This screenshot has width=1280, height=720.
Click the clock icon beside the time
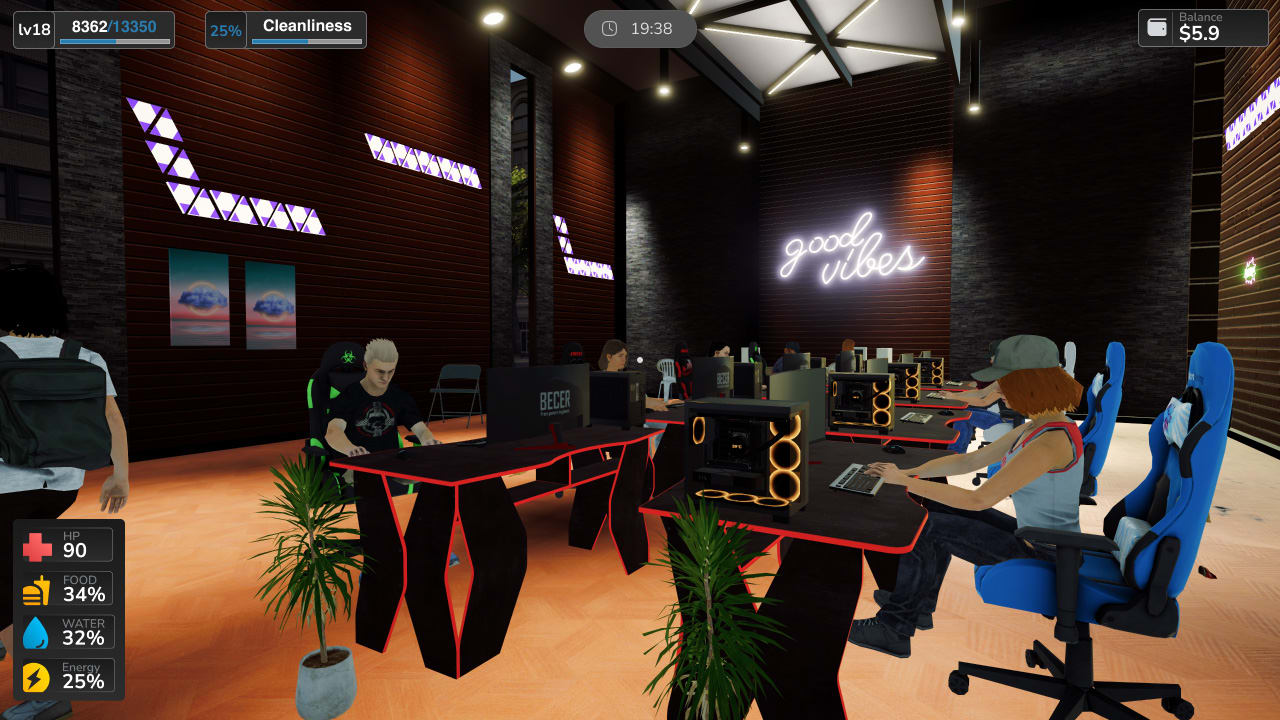pos(610,29)
